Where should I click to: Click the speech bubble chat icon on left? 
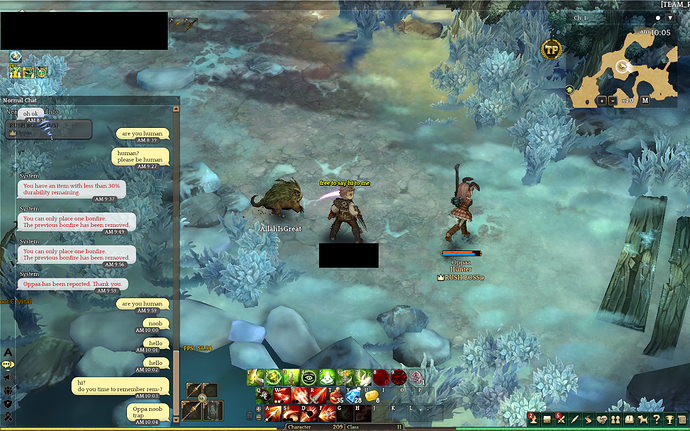[8, 365]
